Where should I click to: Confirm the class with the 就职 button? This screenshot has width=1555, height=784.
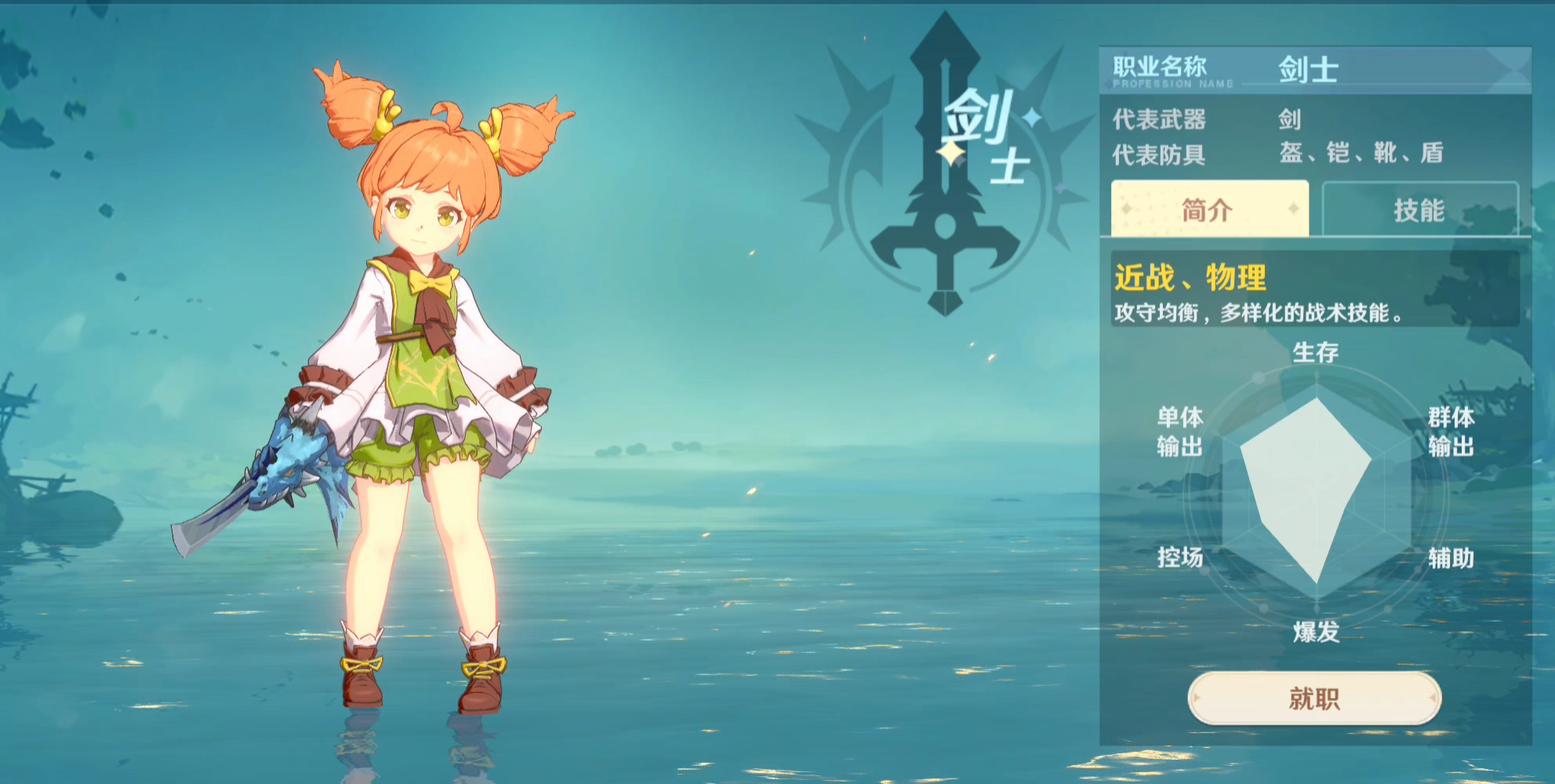click(x=1314, y=698)
